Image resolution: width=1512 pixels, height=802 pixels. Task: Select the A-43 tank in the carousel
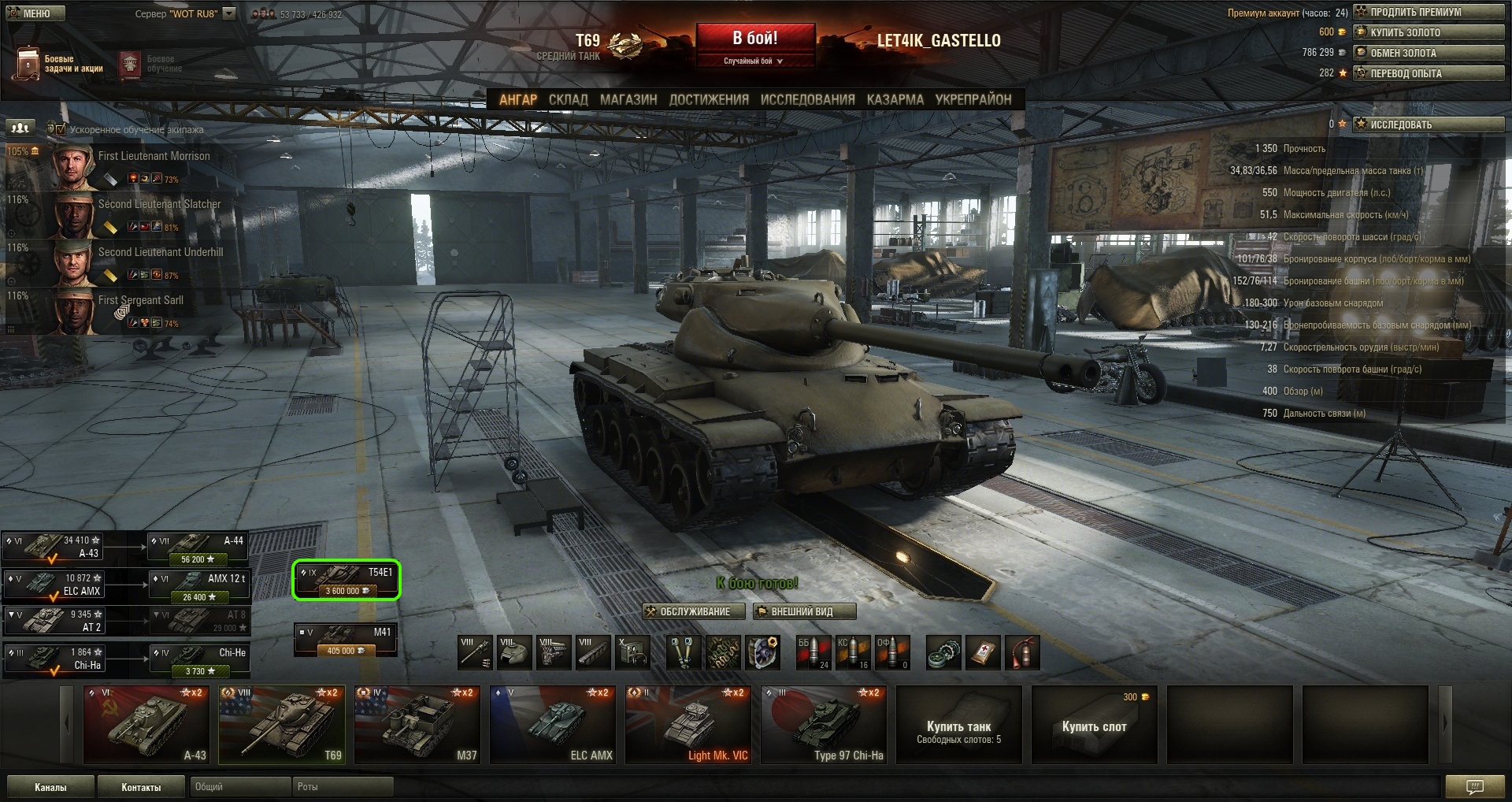pyautogui.click(x=147, y=725)
